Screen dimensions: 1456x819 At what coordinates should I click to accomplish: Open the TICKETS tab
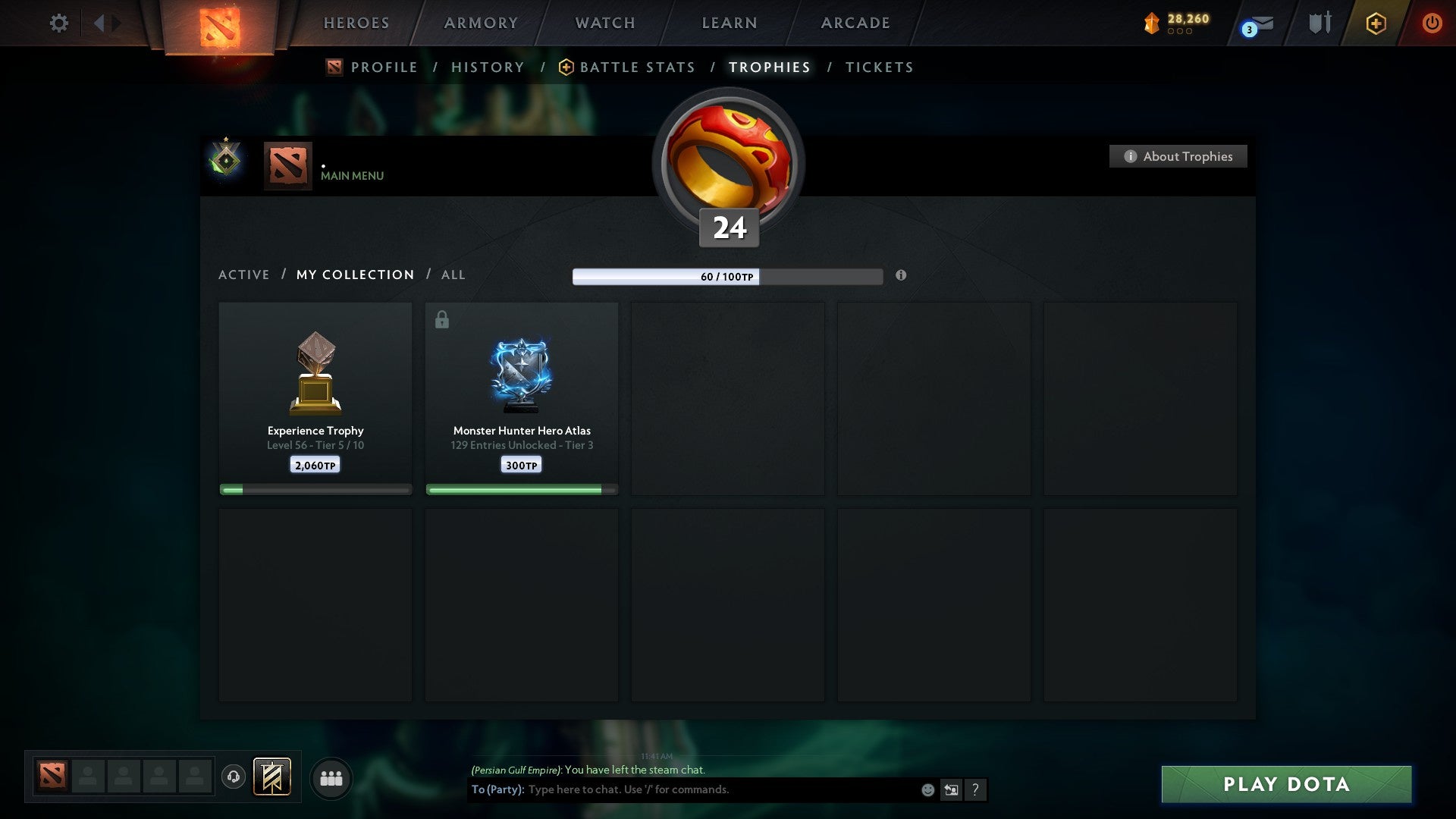click(x=879, y=67)
